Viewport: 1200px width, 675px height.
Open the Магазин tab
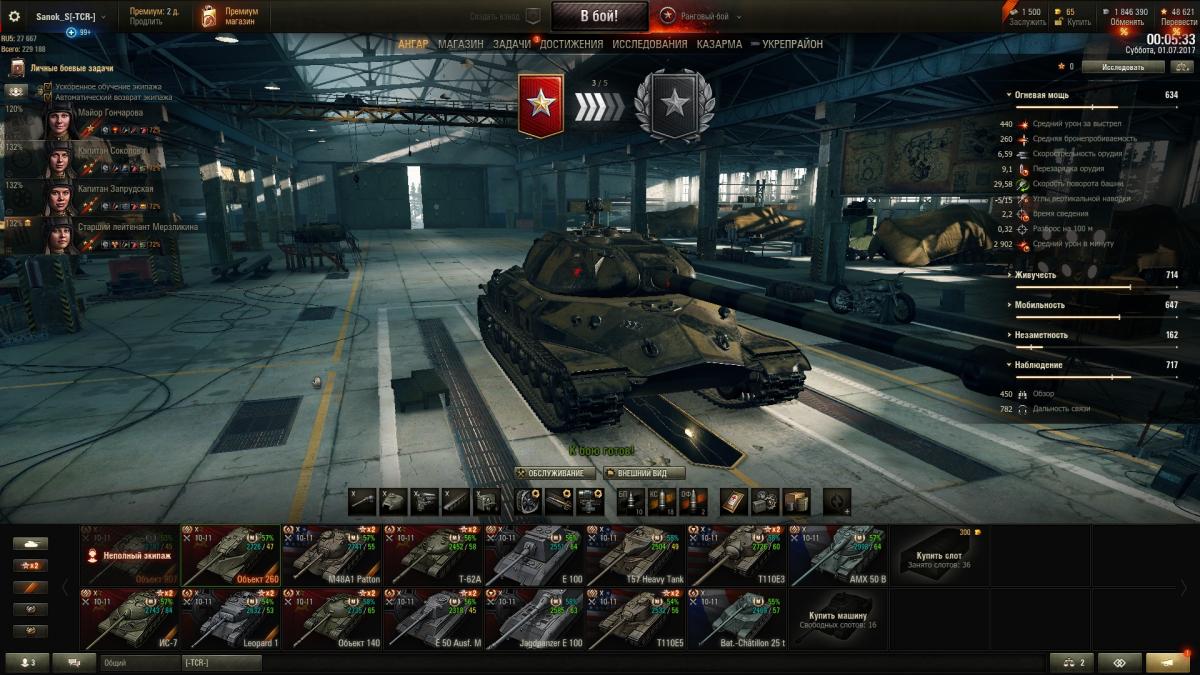coord(460,44)
